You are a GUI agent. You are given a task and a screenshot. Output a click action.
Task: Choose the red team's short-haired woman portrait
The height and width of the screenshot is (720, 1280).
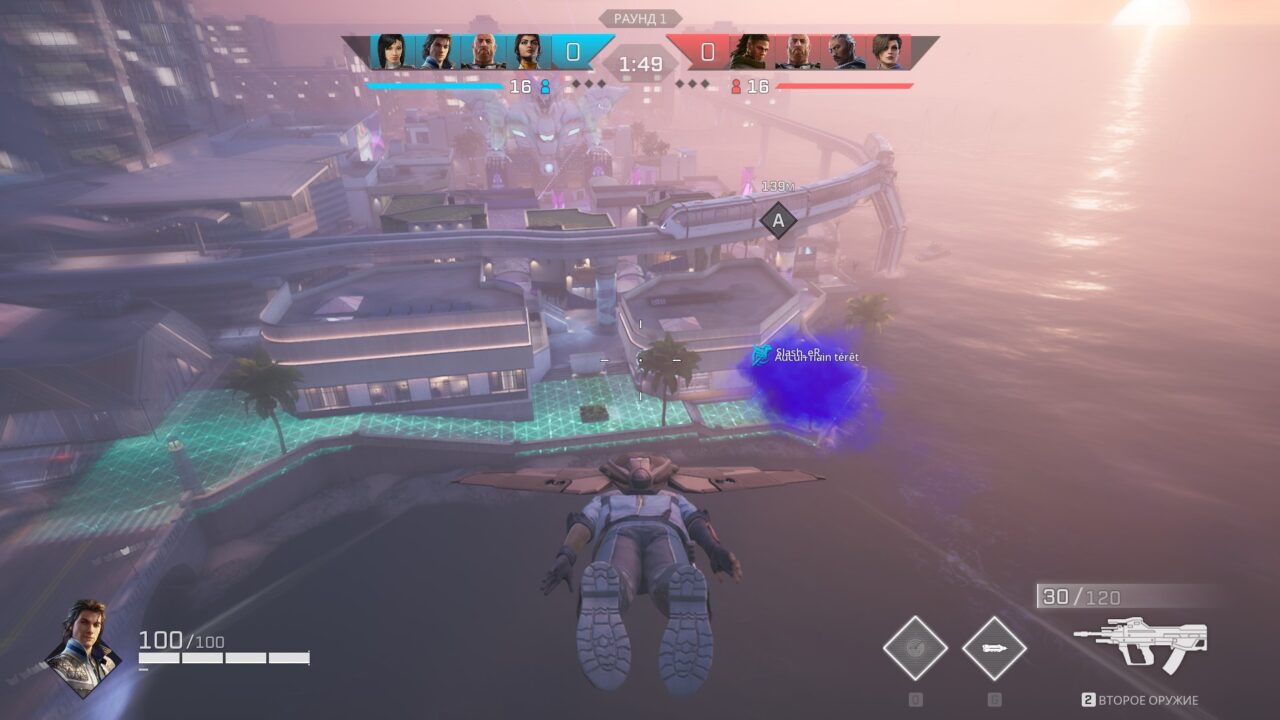(887, 52)
